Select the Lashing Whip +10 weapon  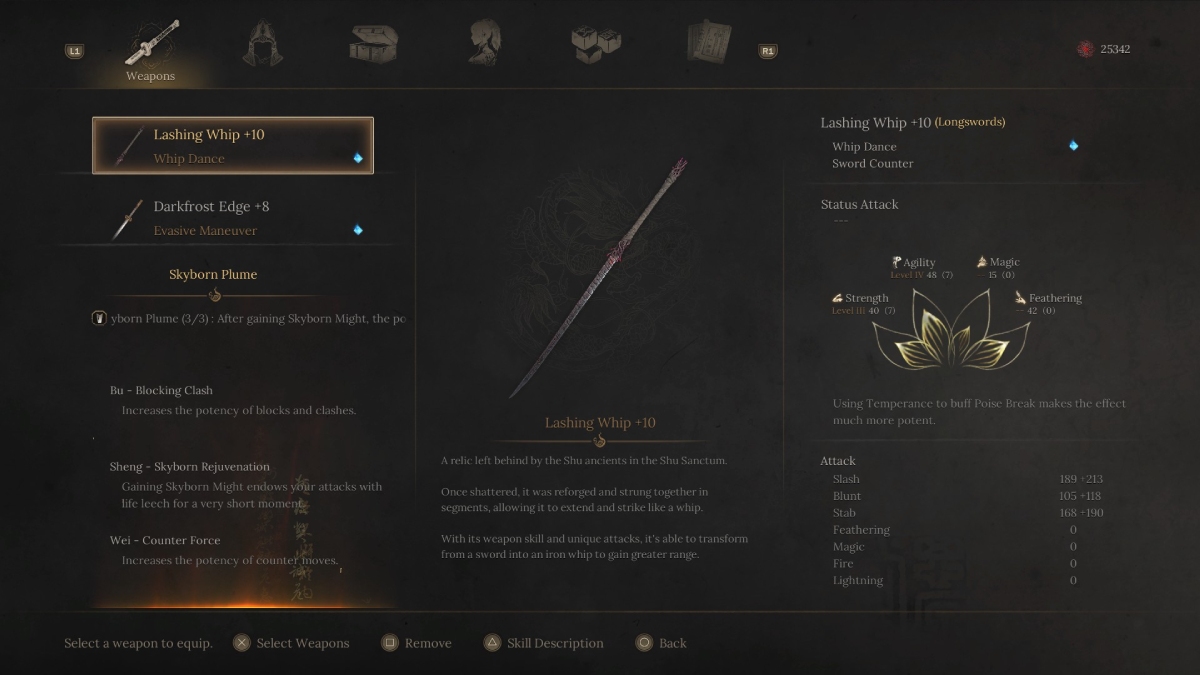pos(233,146)
